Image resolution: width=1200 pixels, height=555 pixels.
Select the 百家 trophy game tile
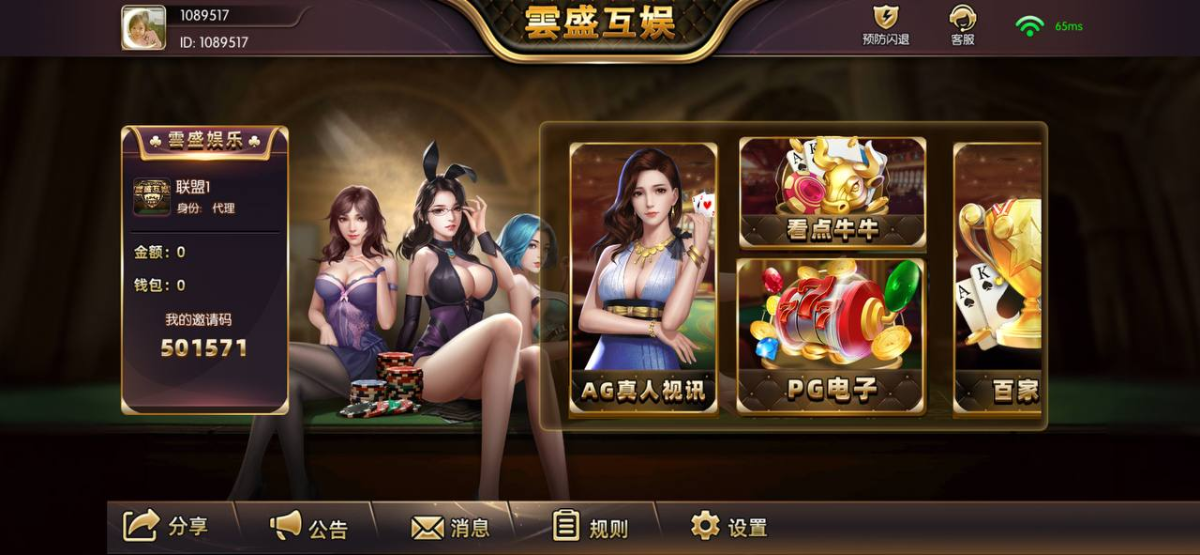997,278
